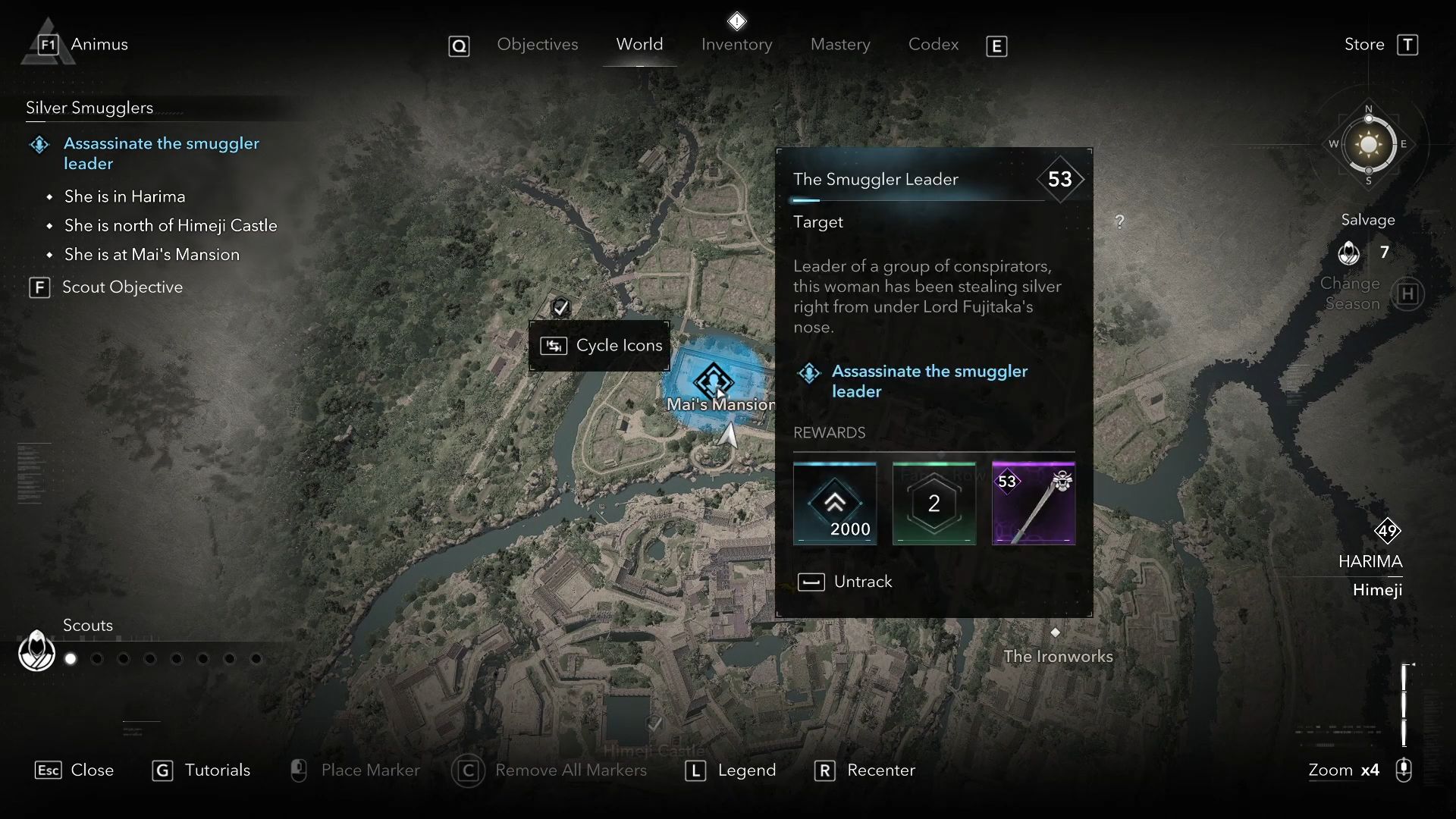Select the World tab

coord(639,45)
